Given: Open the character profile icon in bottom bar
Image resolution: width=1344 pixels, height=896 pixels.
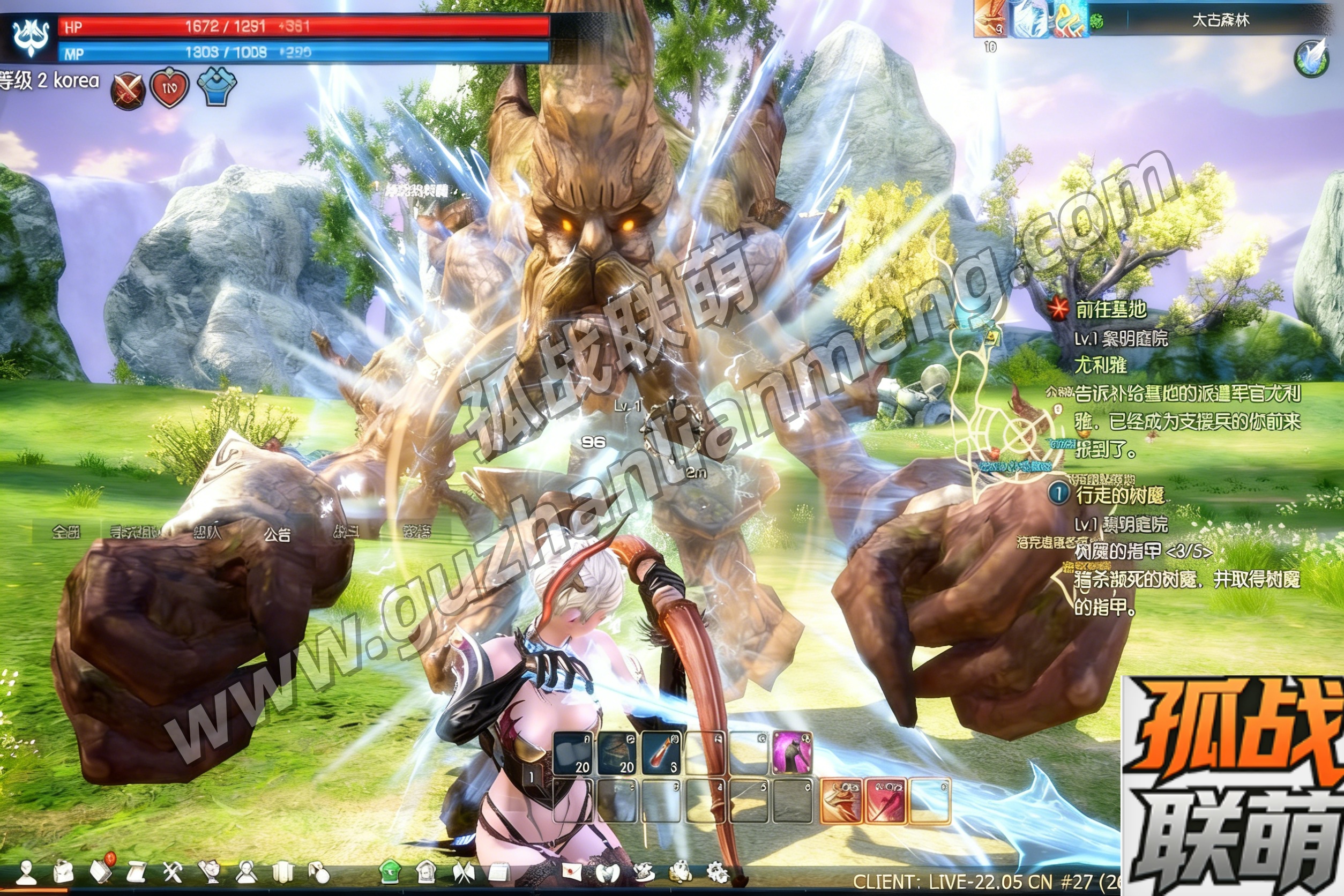Looking at the screenshot, I should tap(26, 872).
